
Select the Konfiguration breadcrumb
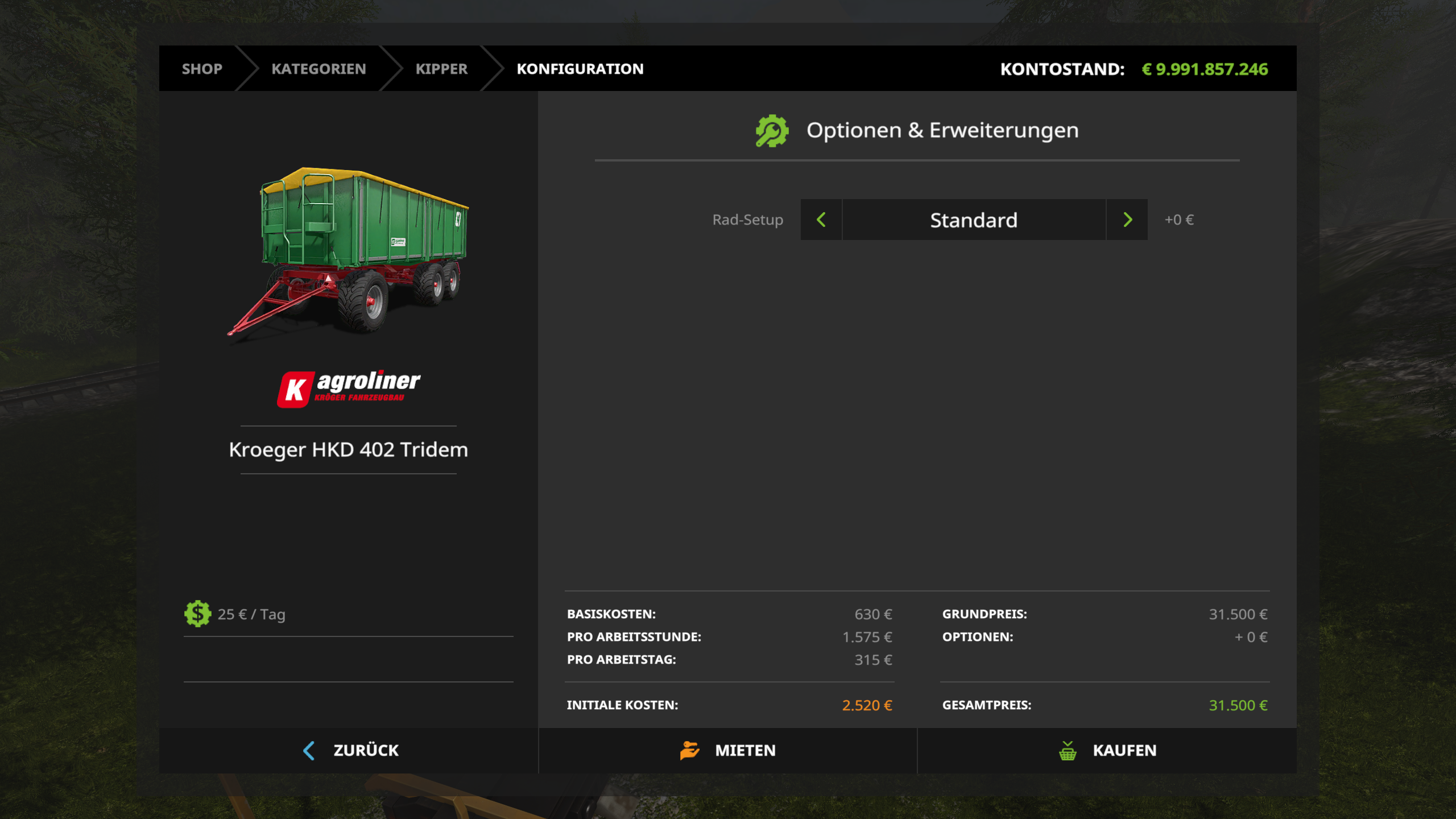coord(580,69)
